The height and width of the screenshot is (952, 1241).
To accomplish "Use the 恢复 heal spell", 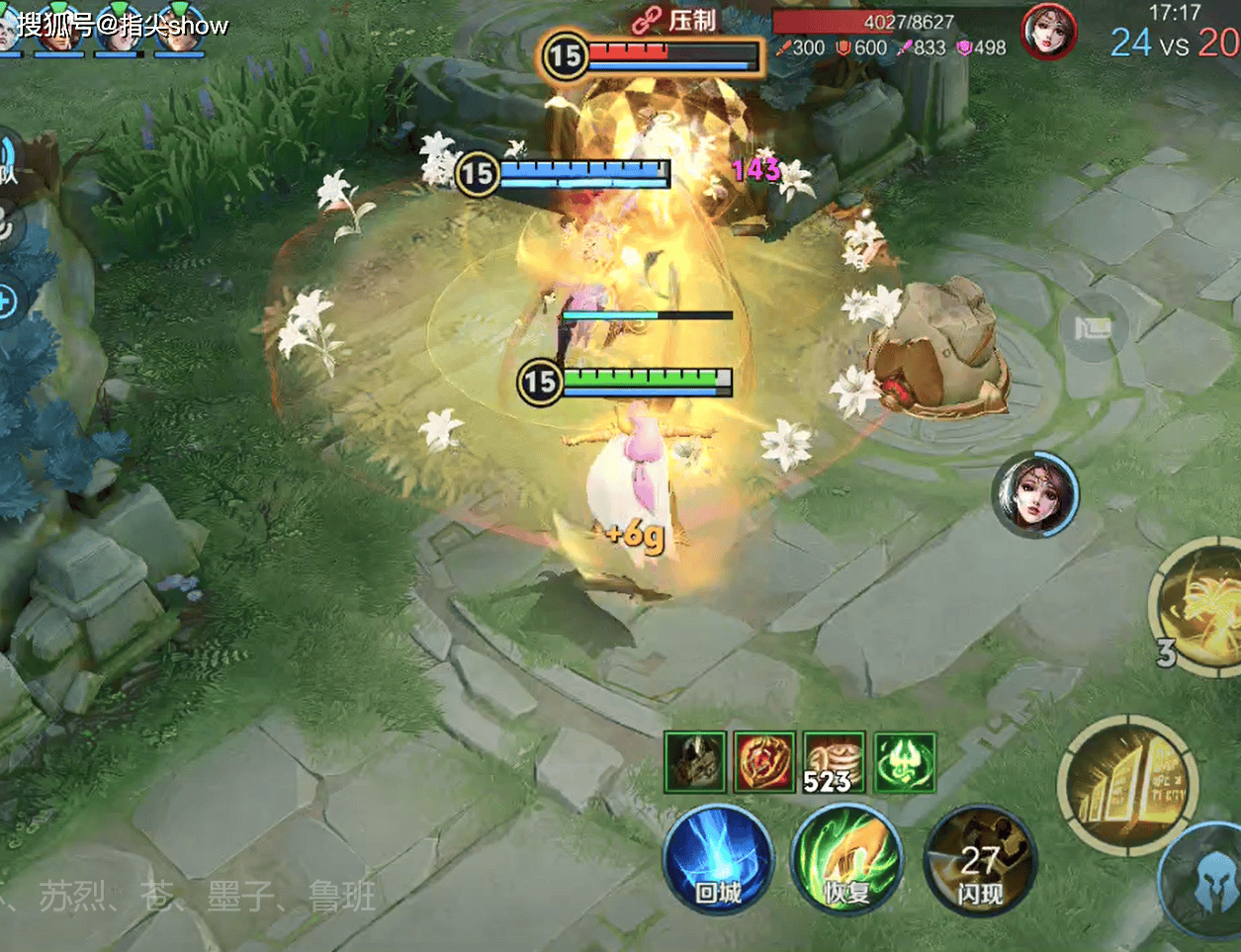I will tap(846, 859).
